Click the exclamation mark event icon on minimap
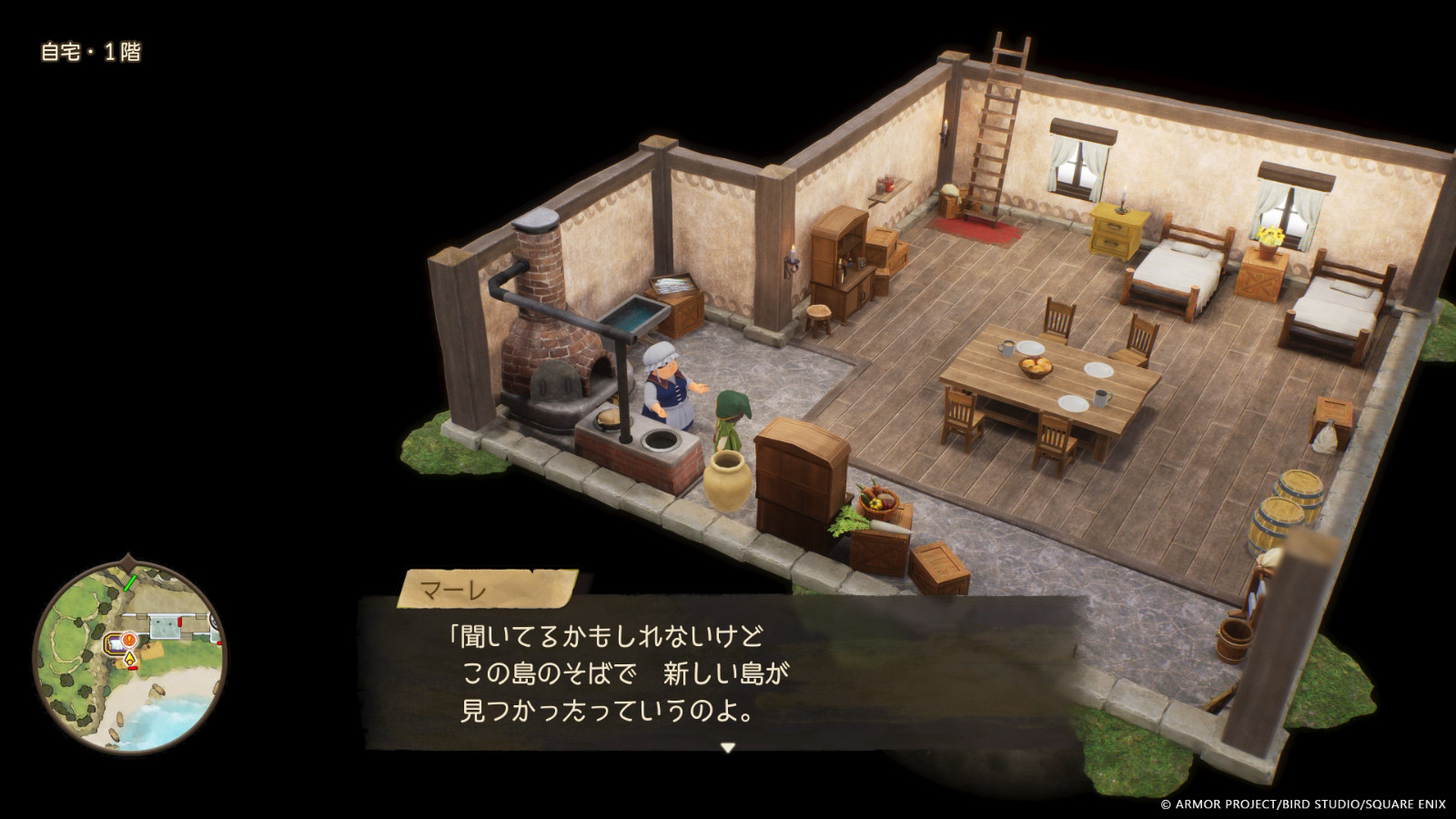Image resolution: width=1456 pixels, height=819 pixels. tap(129, 640)
